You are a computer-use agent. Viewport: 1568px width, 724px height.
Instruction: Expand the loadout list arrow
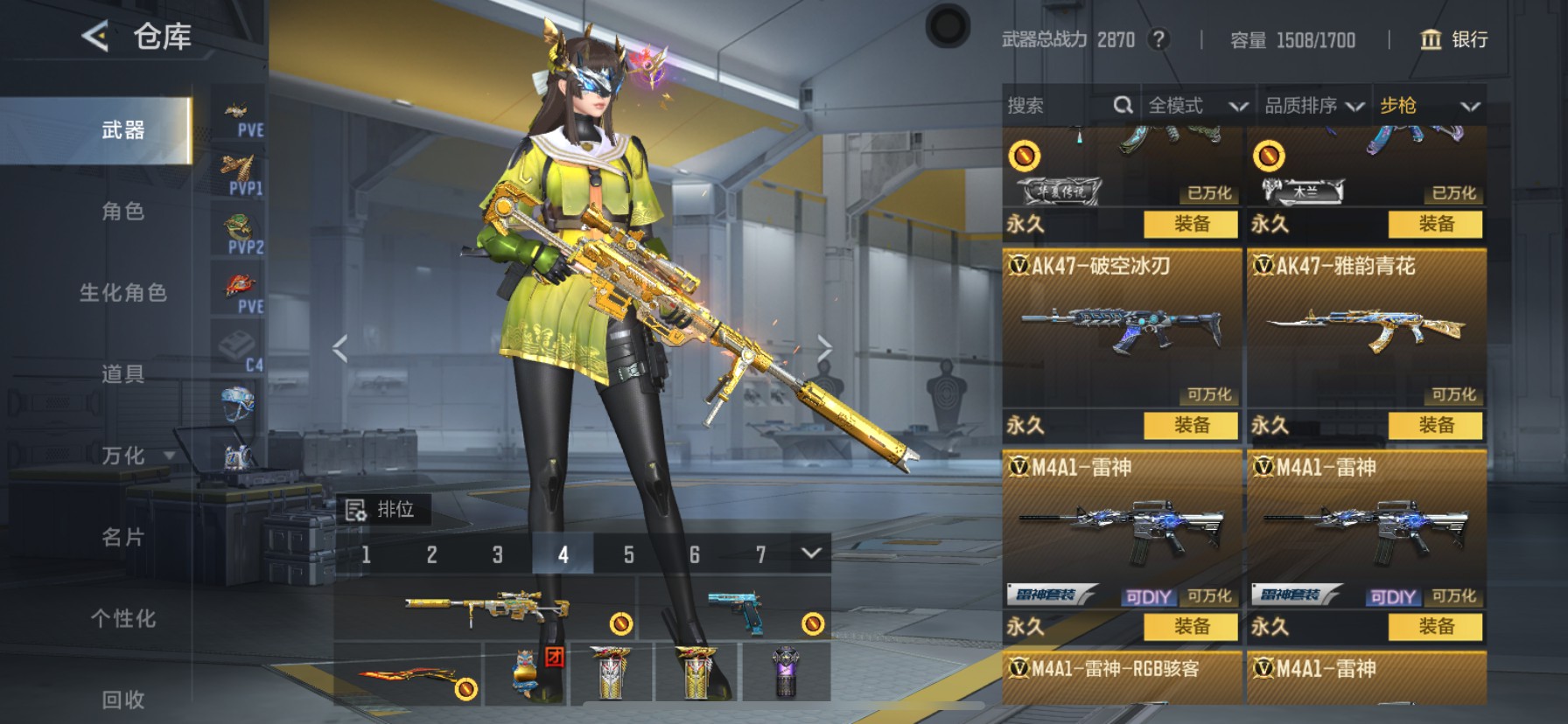tap(811, 553)
